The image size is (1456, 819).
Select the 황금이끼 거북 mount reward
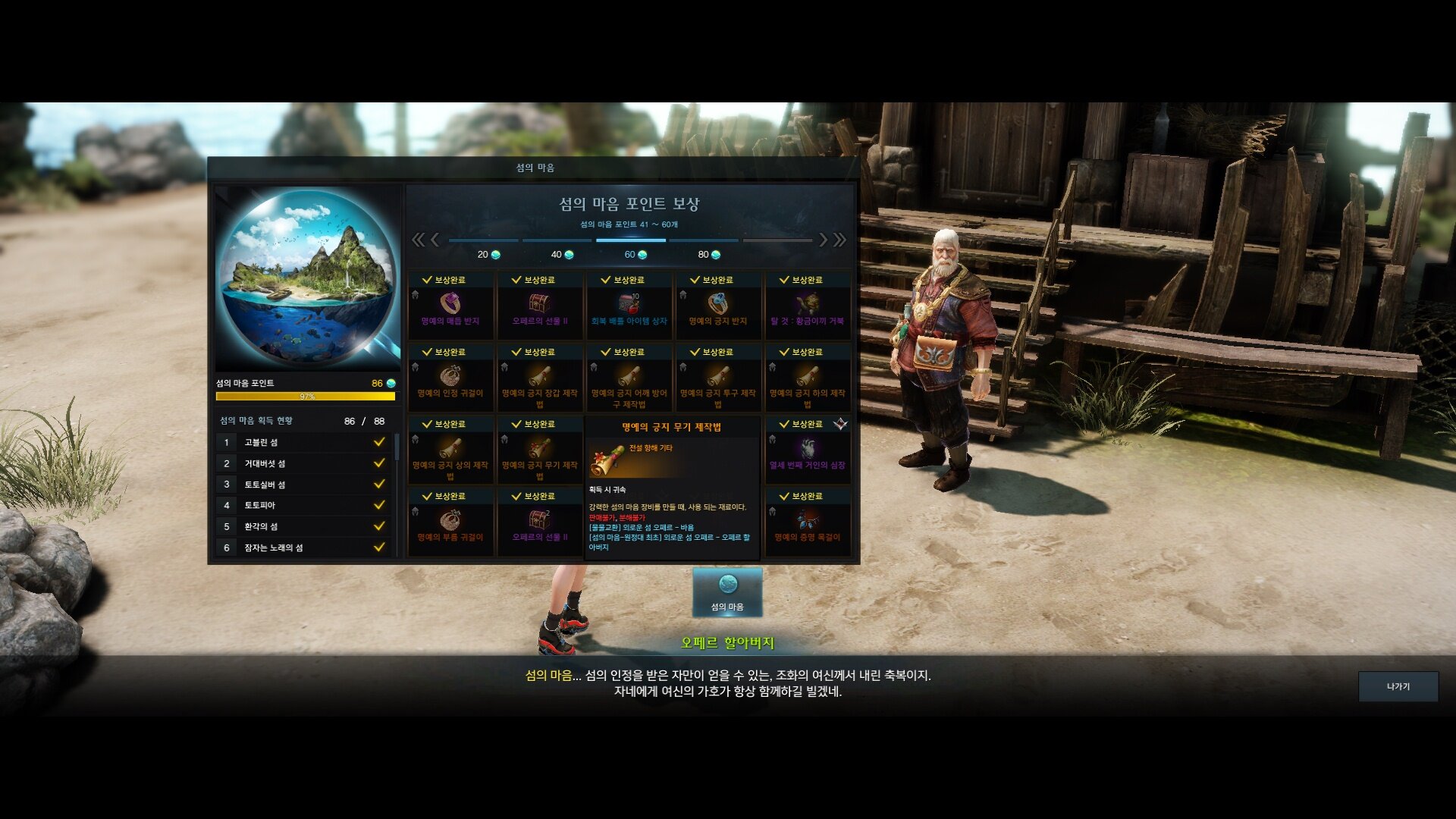click(807, 305)
